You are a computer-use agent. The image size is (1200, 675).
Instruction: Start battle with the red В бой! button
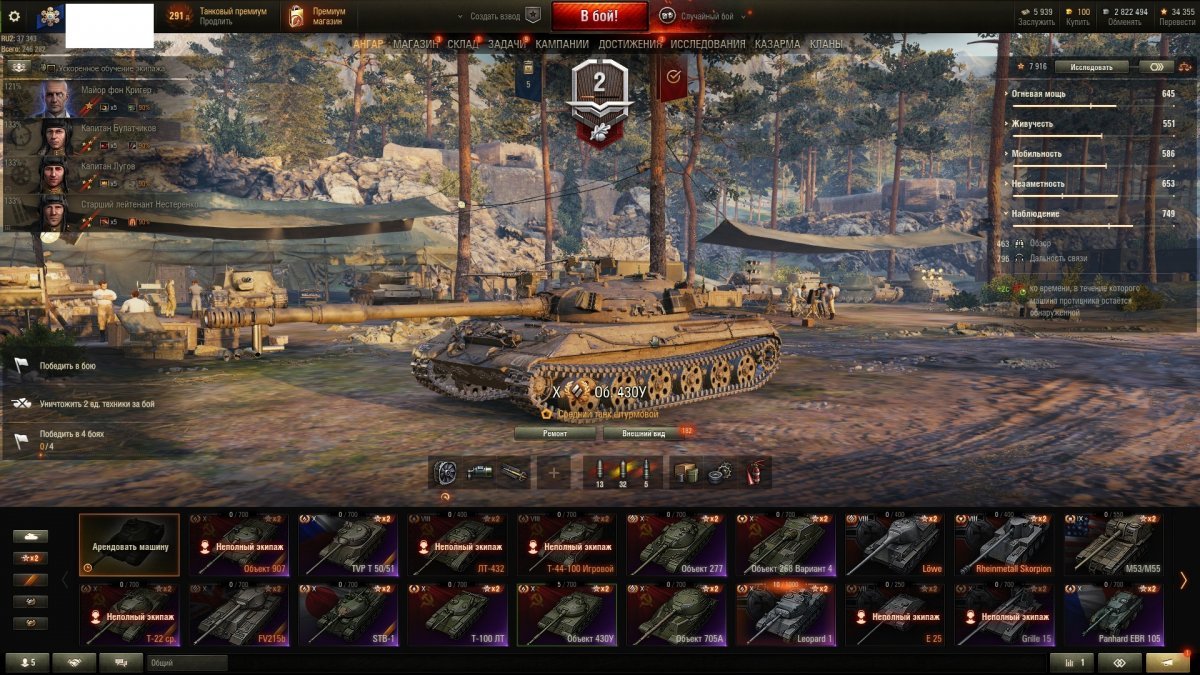(x=599, y=16)
